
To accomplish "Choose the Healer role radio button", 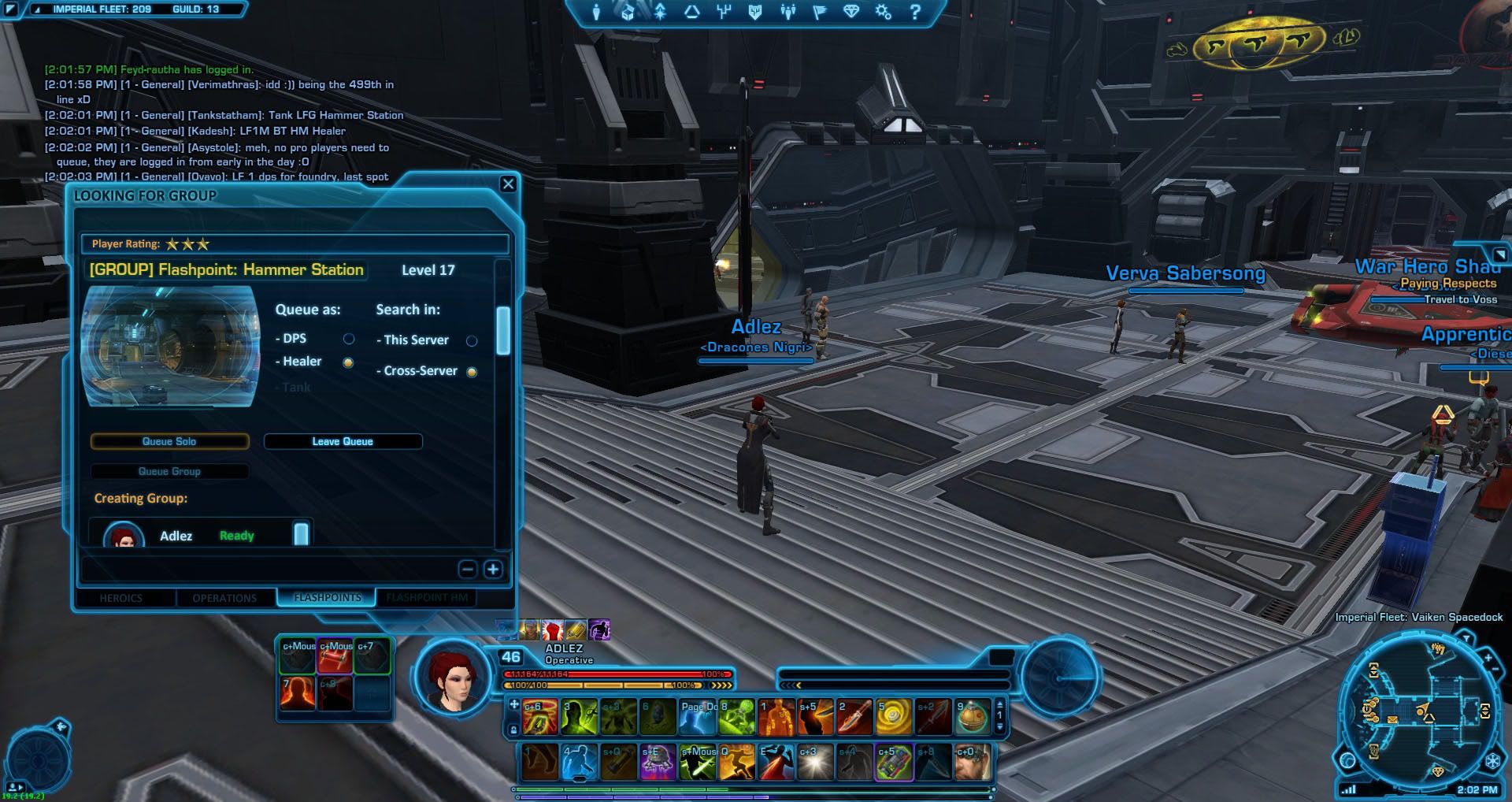I will pos(348,362).
